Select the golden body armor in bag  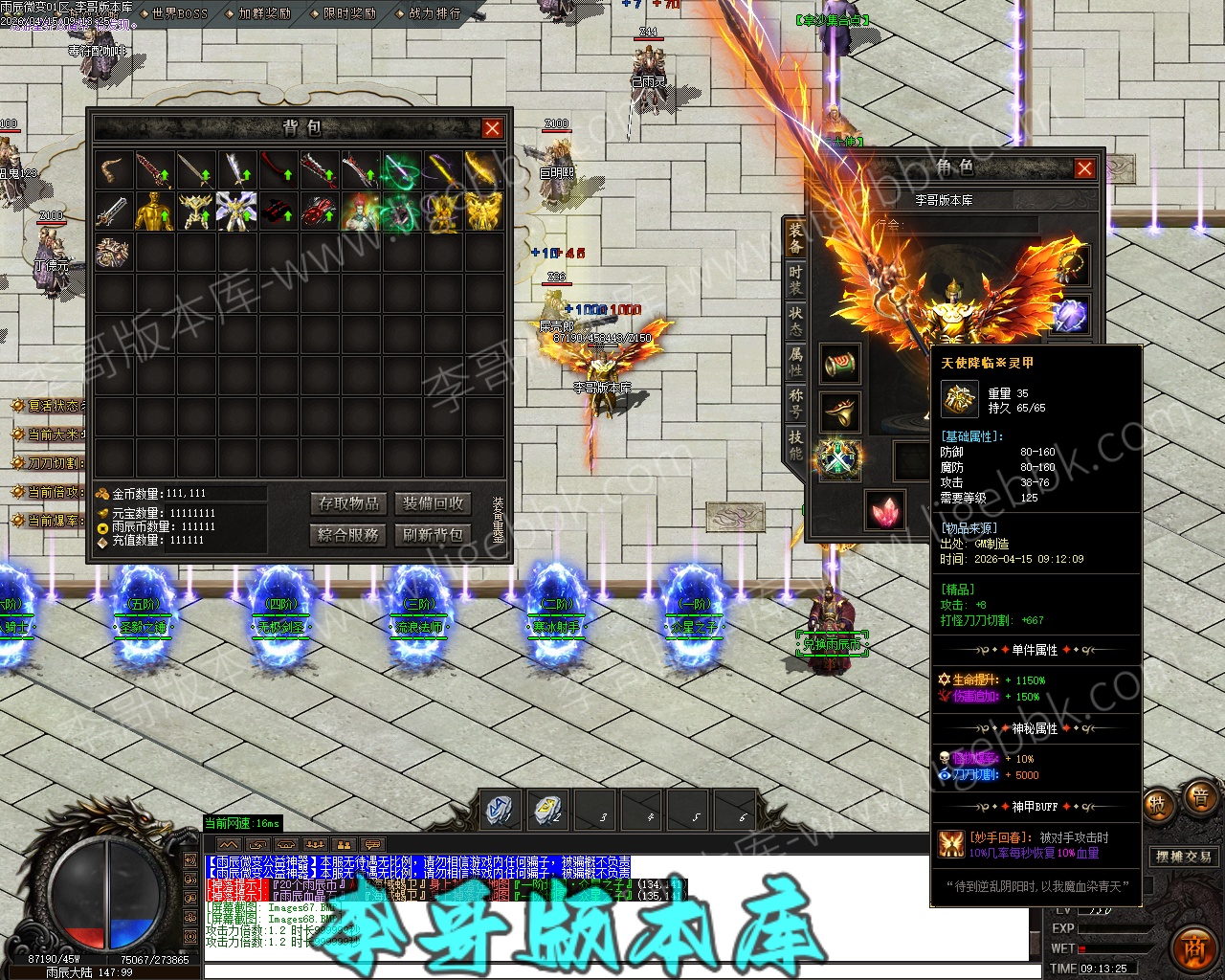tap(154, 212)
